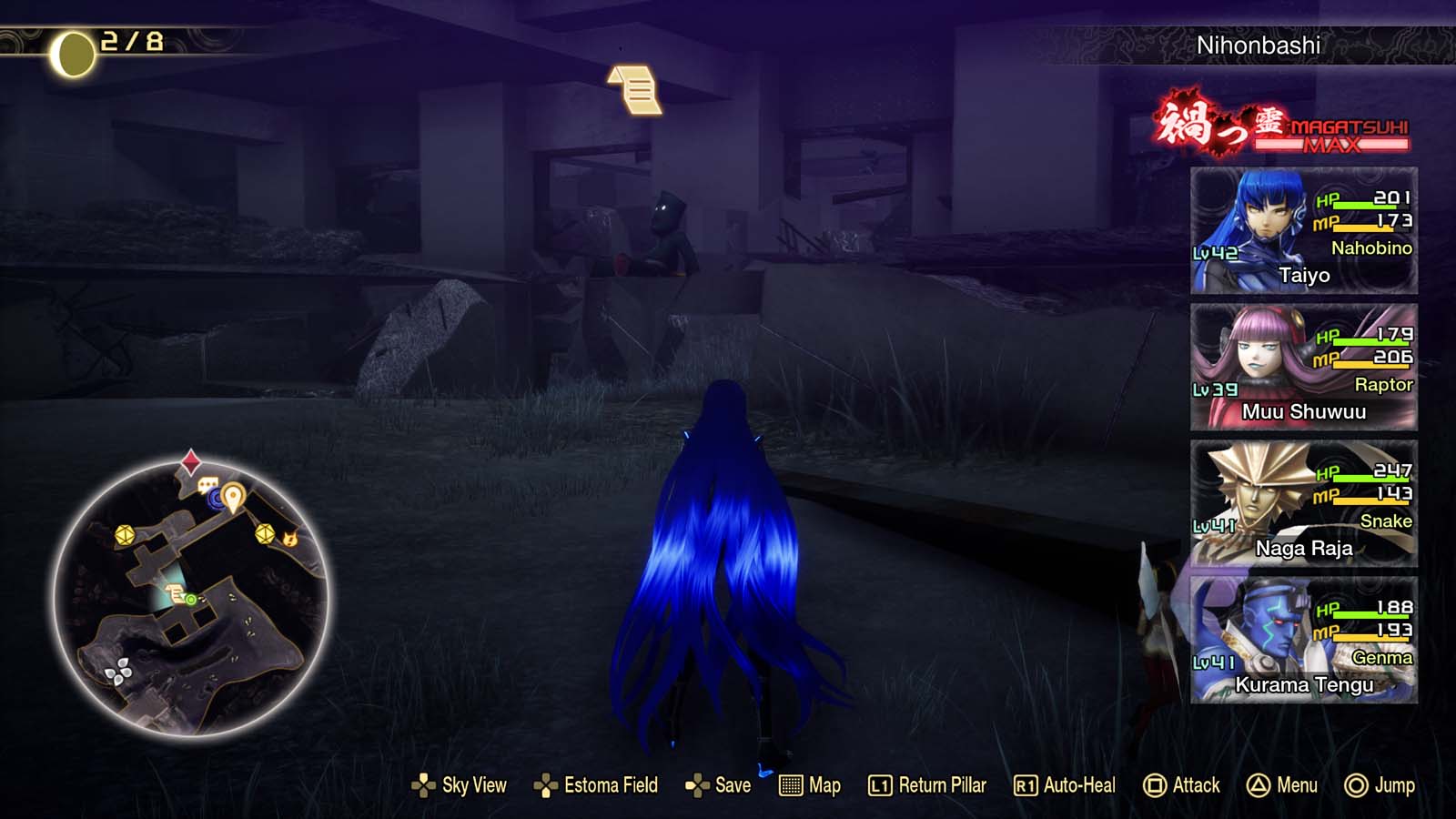Click the Estoma Field d-pad icon
Image resolution: width=1456 pixels, height=819 pixels.
tap(547, 785)
